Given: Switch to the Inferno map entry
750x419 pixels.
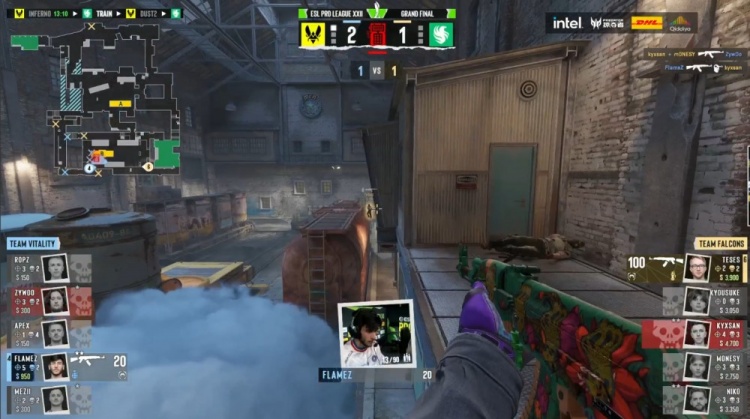Looking at the screenshot, I should 40,14.
